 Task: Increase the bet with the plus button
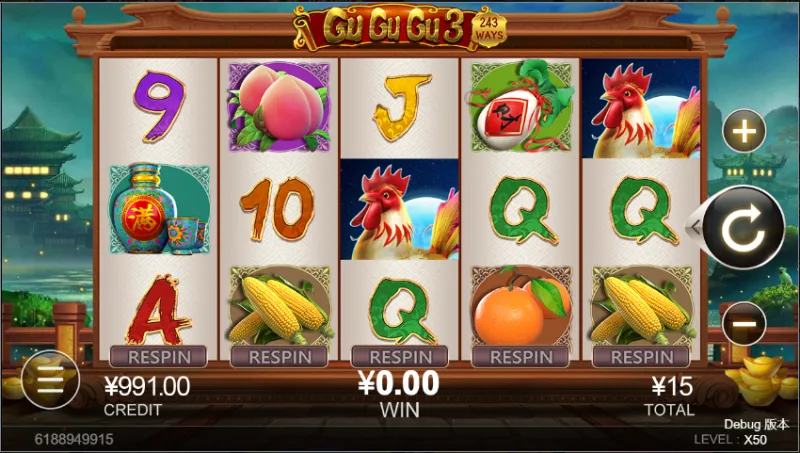[x=743, y=131]
